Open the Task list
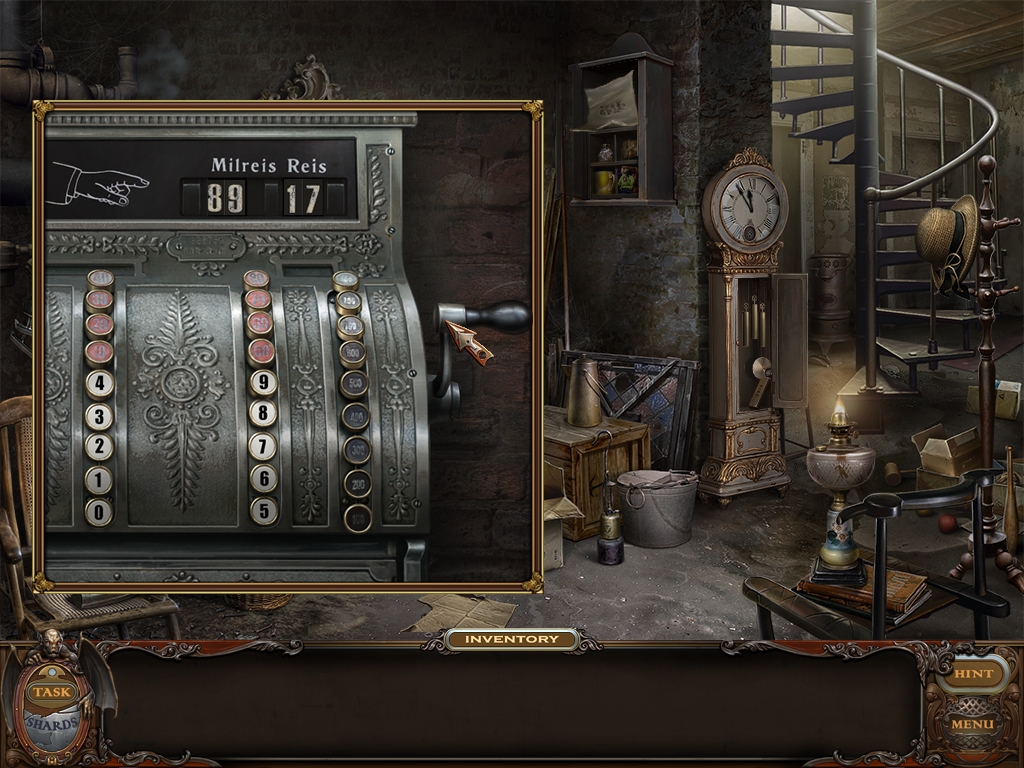 pyautogui.click(x=49, y=691)
